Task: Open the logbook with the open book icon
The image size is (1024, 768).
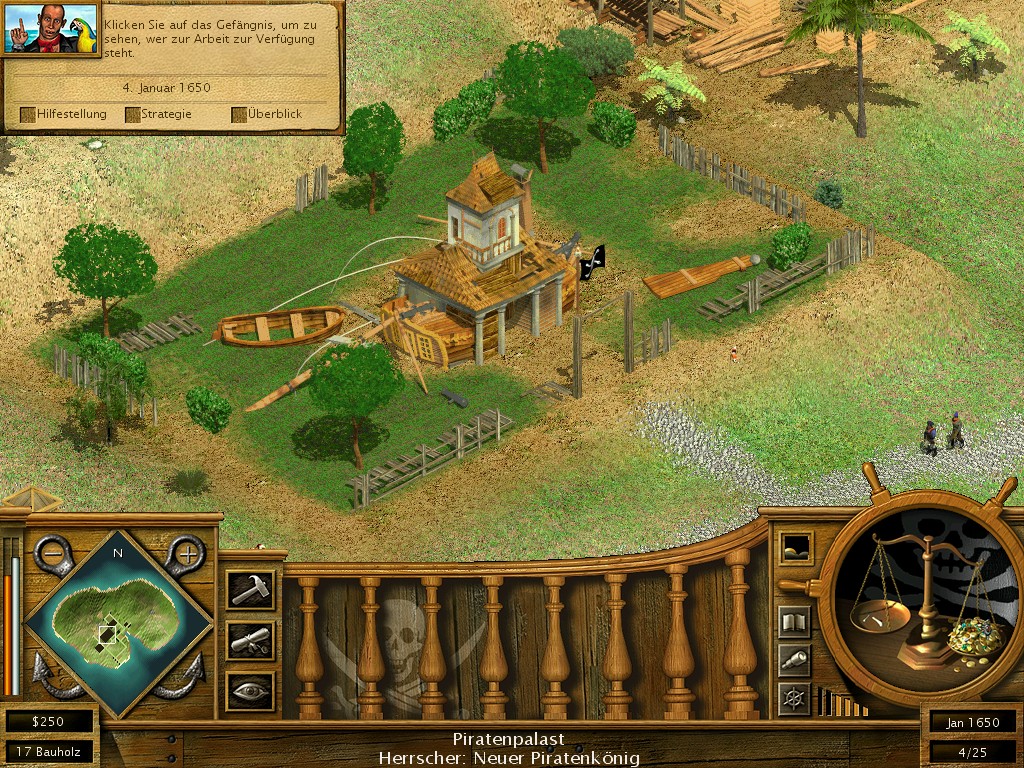Action: tap(794, 622)
